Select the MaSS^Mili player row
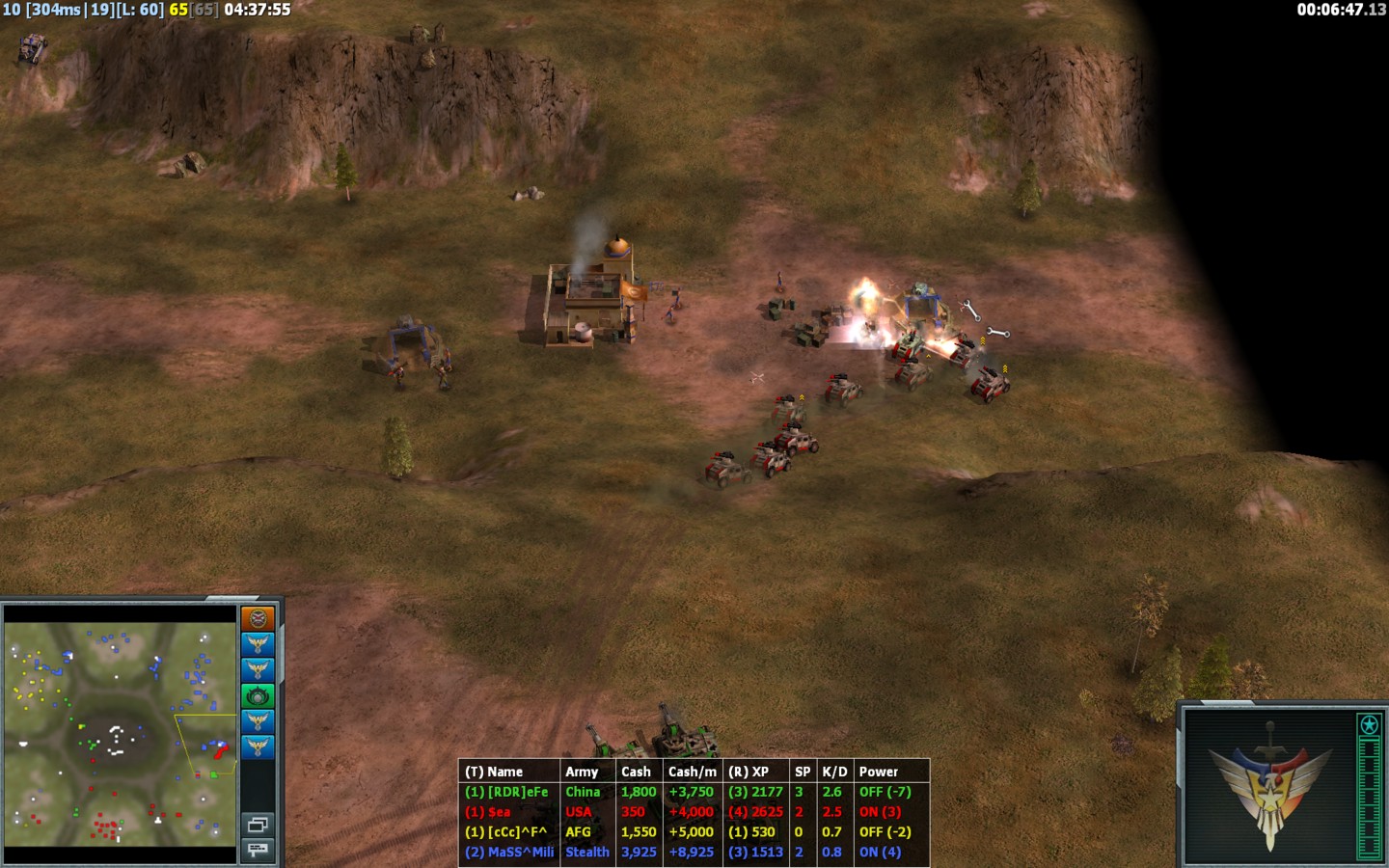 click(x=693, y=852)
